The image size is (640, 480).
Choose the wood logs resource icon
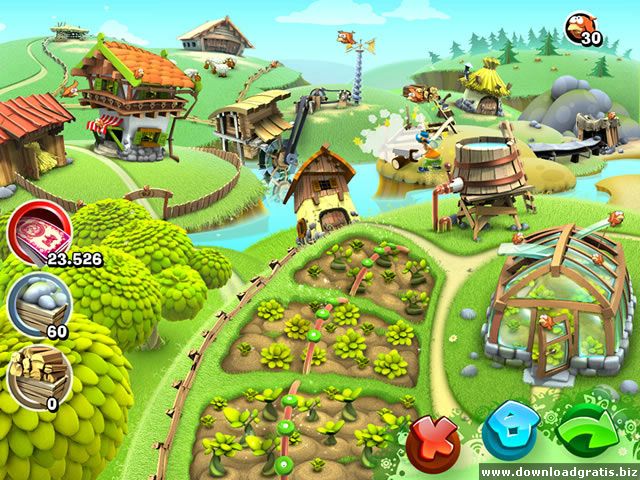pyautogui.click(x=34, y=370)
